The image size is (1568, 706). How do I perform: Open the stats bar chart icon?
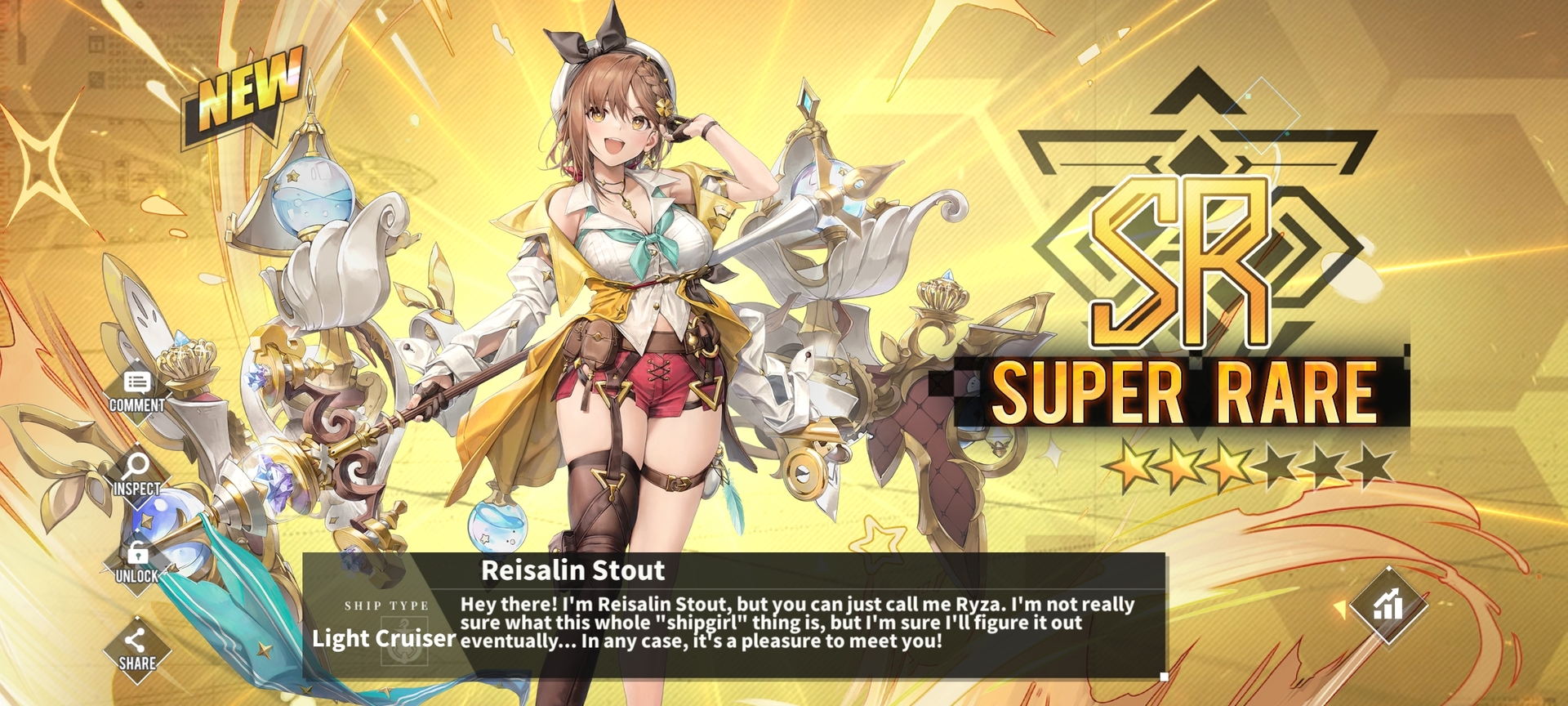coord(1388,605)
